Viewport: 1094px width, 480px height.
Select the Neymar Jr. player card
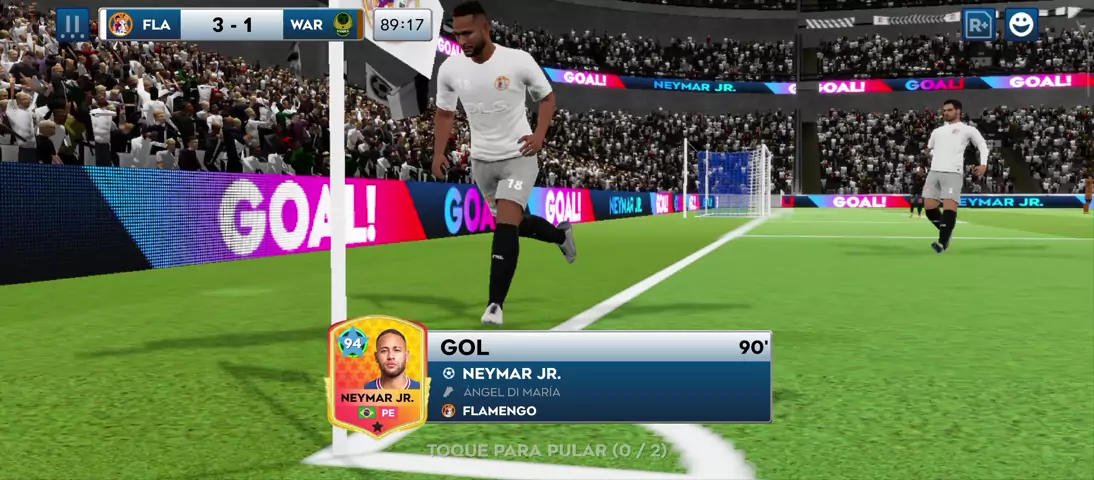point(377,377)
